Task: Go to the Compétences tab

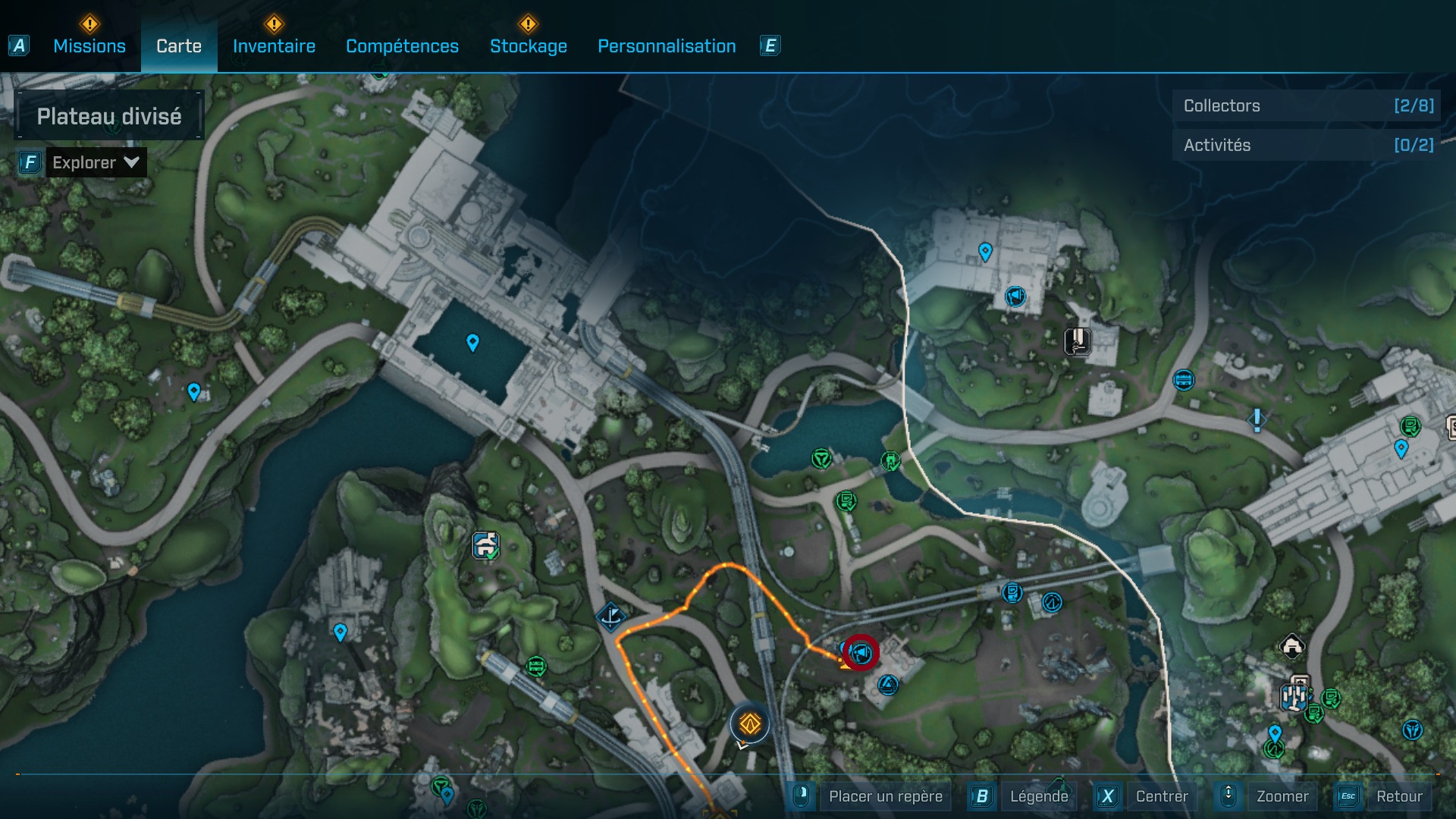Action: tap(402, 46)
